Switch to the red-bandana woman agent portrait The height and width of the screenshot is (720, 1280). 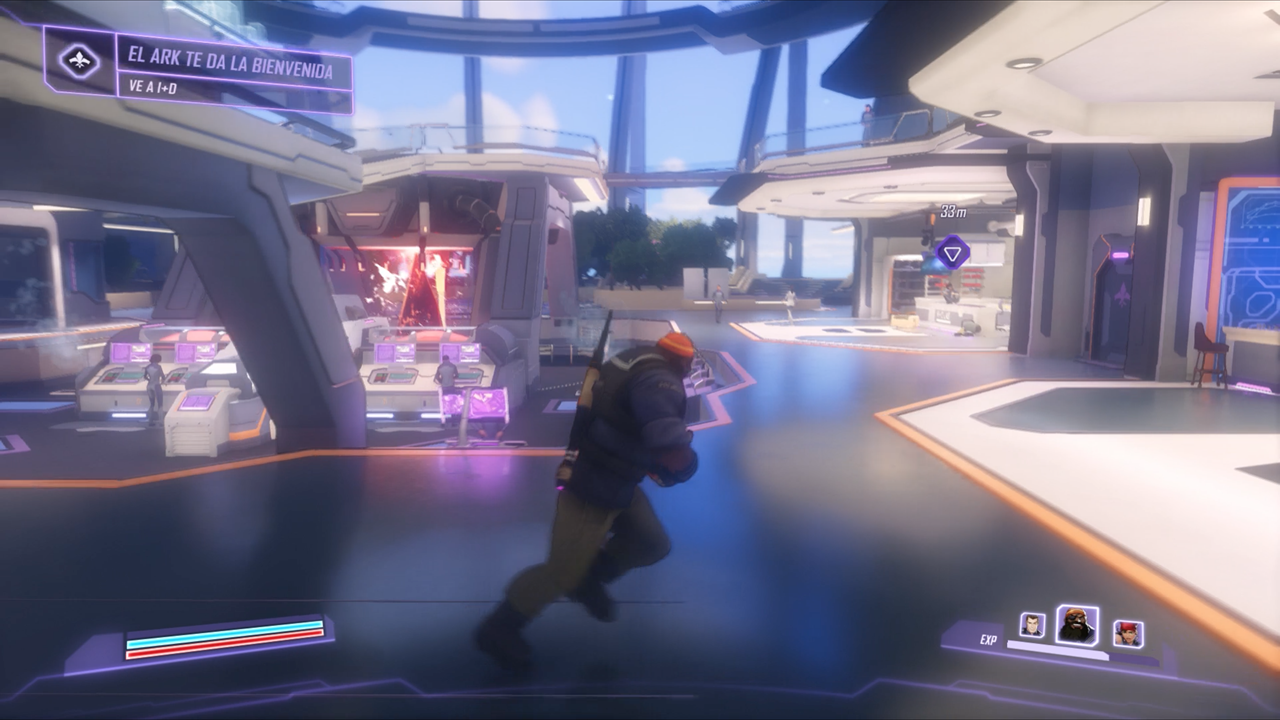point(1128,633)
